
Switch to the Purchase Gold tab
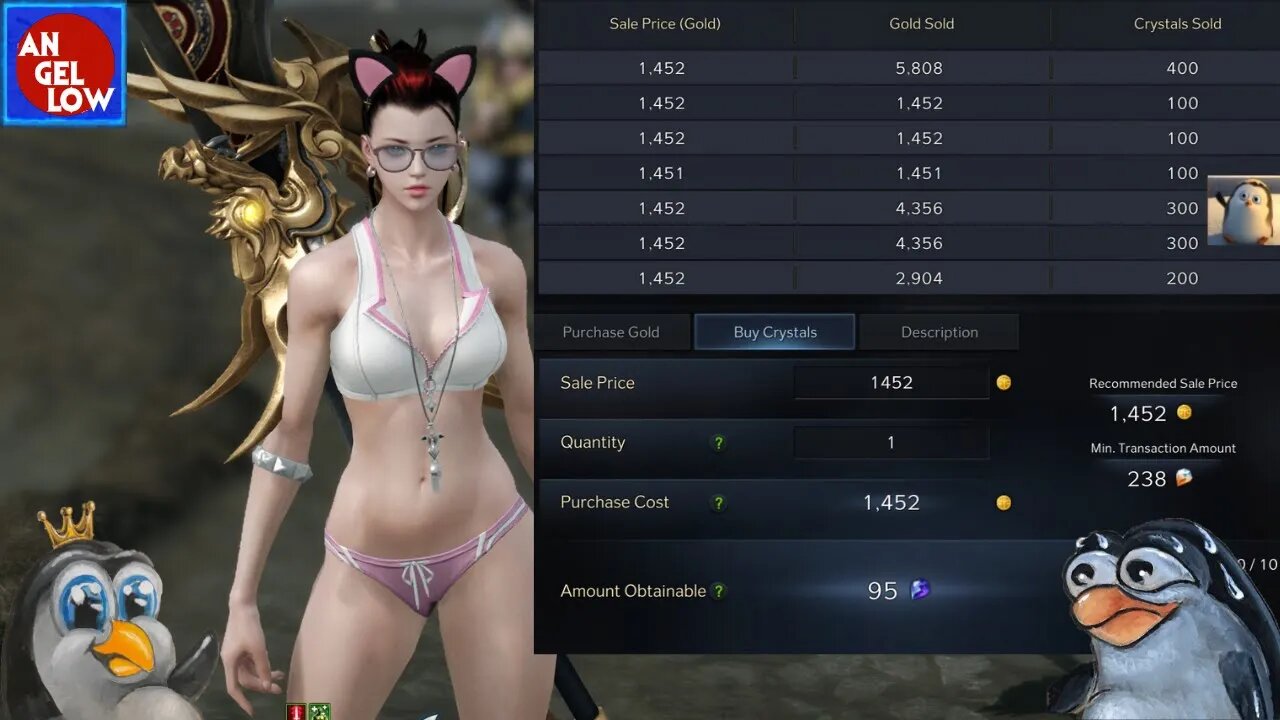(x=611, y=332)
